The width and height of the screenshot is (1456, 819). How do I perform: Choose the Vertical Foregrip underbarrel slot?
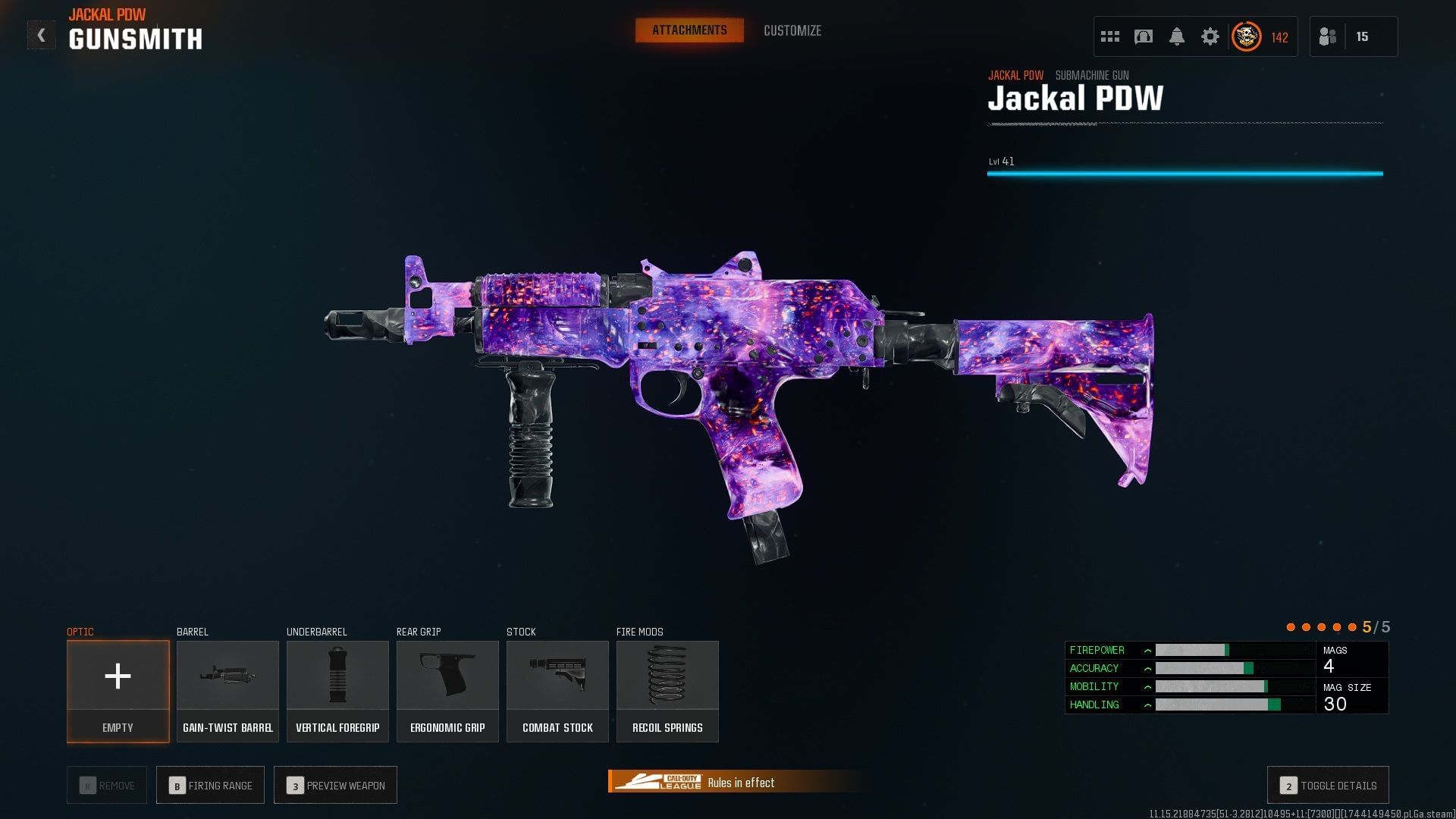click(x=337, y=691)
